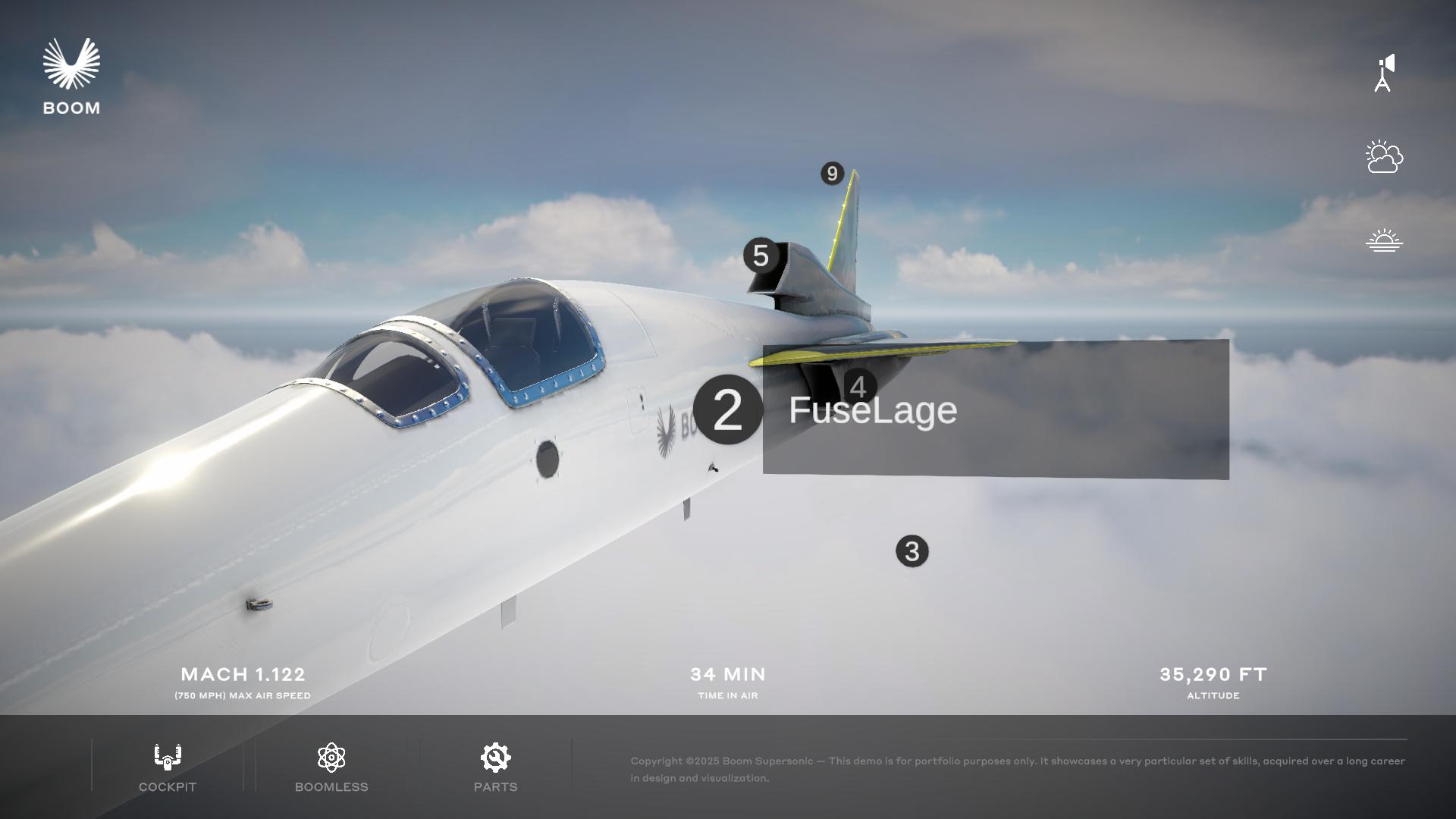Toggle hotspot 5 on the tail assembly

click(761, 256)
